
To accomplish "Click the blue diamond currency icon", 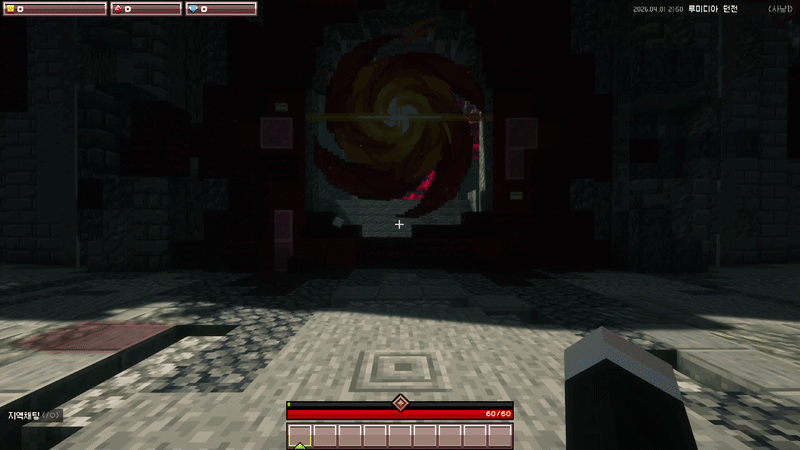I will [x=193, y=9].
